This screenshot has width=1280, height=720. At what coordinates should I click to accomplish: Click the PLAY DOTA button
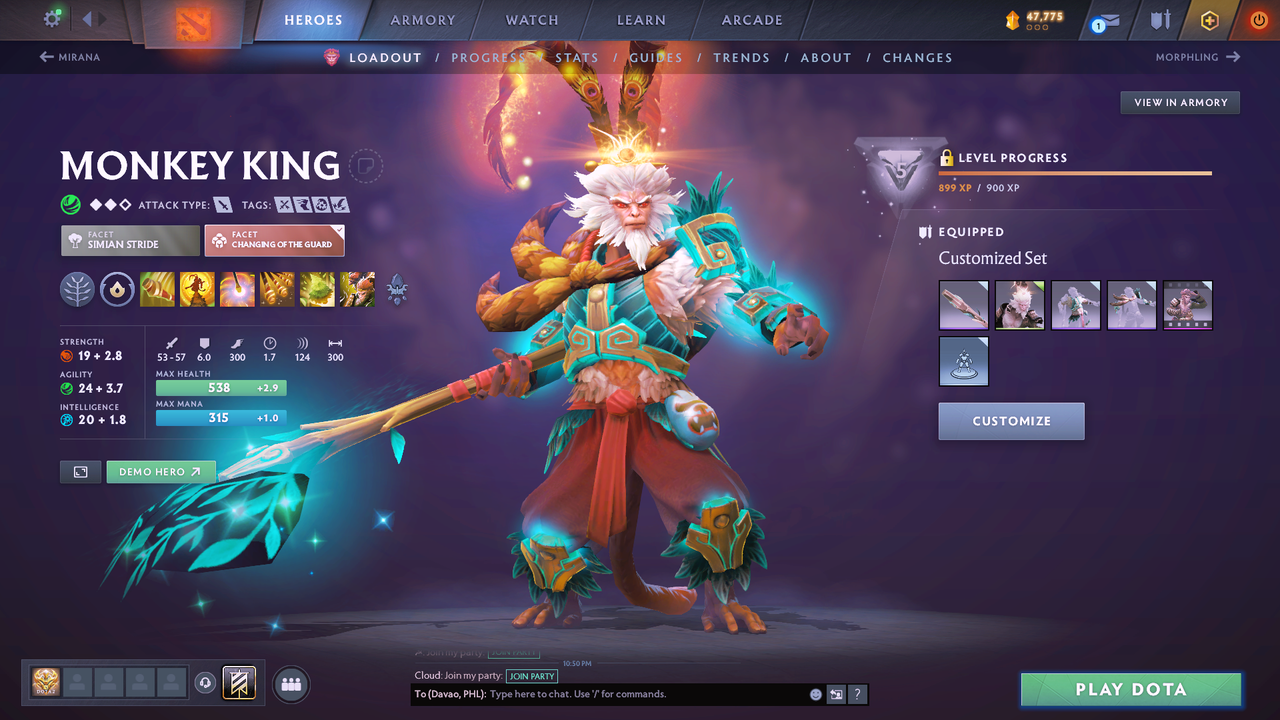(1130, 689)
